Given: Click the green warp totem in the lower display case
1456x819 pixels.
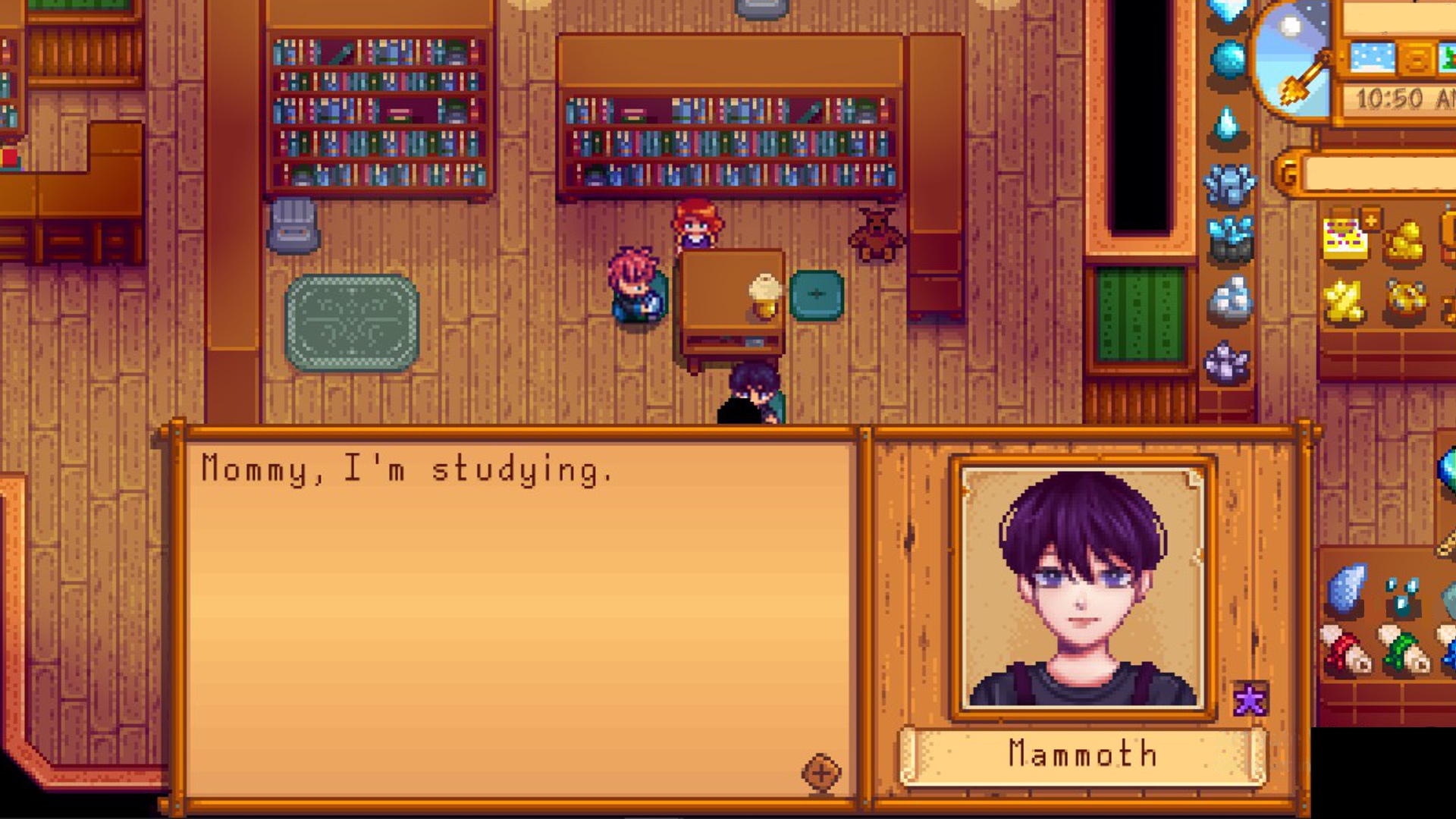Looking at the screenshot, I should (x=1401, y=651).
